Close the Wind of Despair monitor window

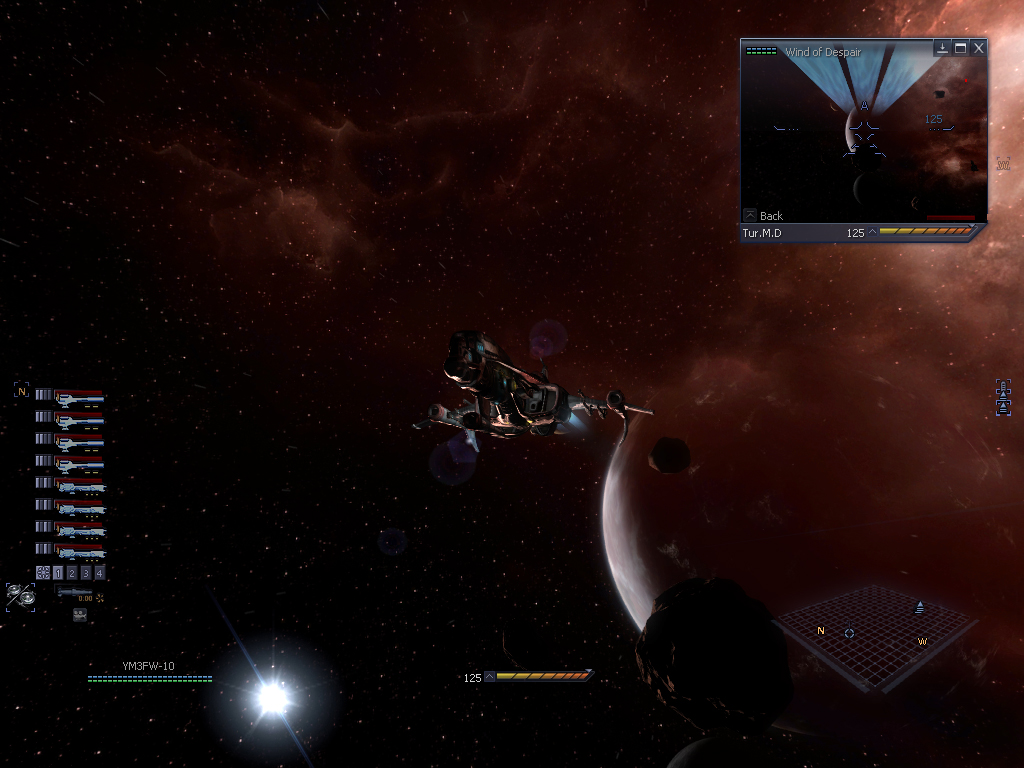tap(979, 48)
